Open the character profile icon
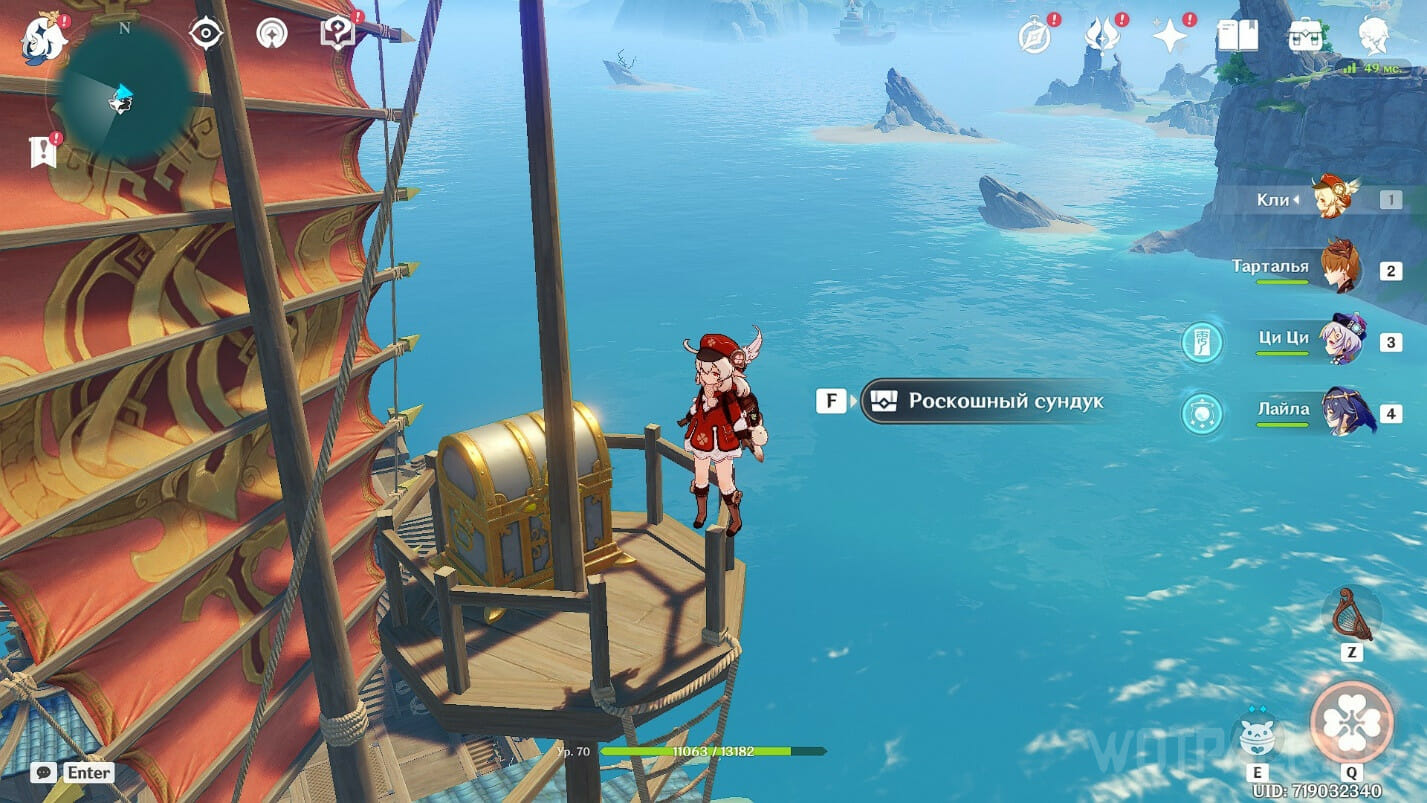This screenshot has height=803, width=1427. click(x=1374, y=37)
